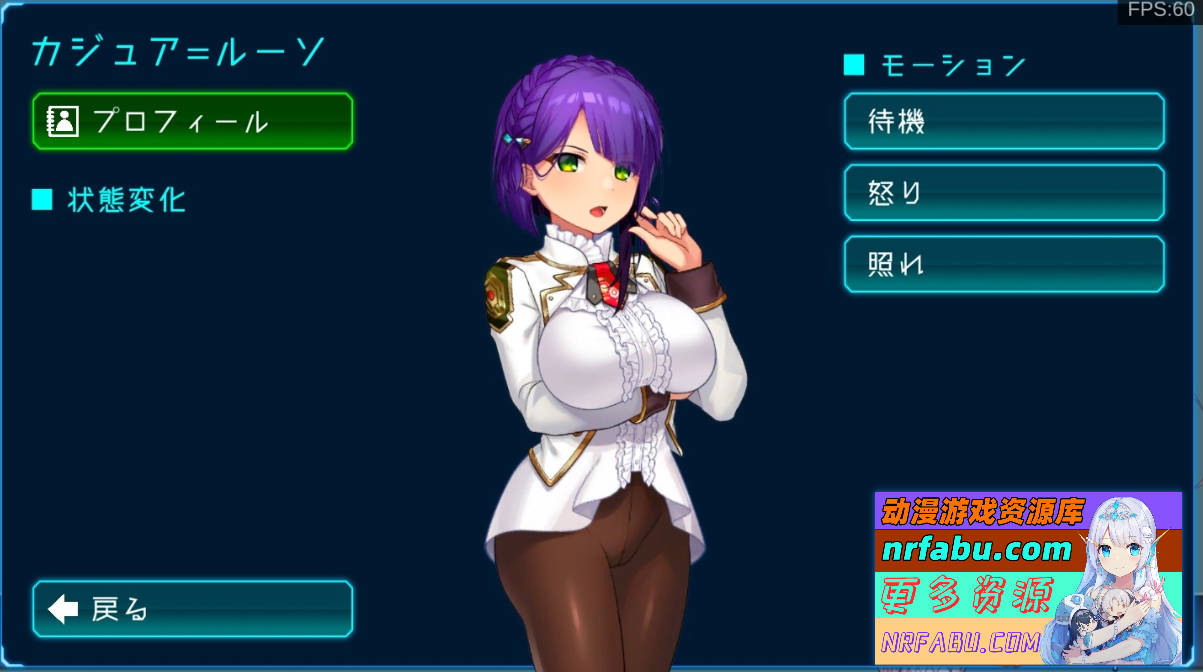Open the プロフィール profile button
Image resolution: width=1203 pixels, height=672 pixels.
click(192, 122)
